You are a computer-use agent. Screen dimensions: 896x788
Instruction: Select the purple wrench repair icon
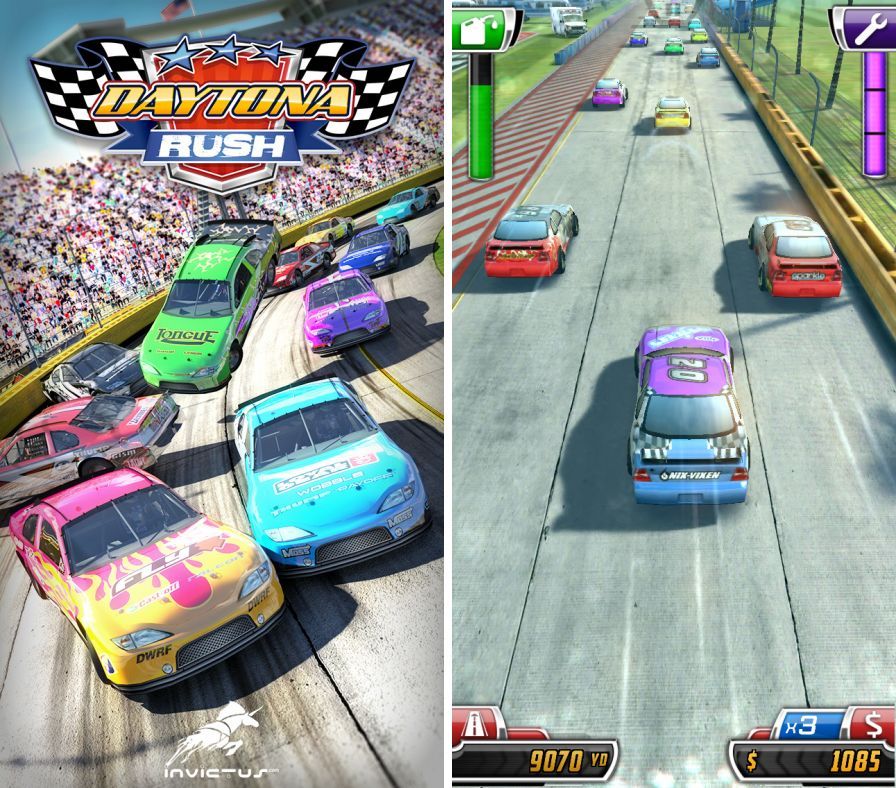coord(862,29)
